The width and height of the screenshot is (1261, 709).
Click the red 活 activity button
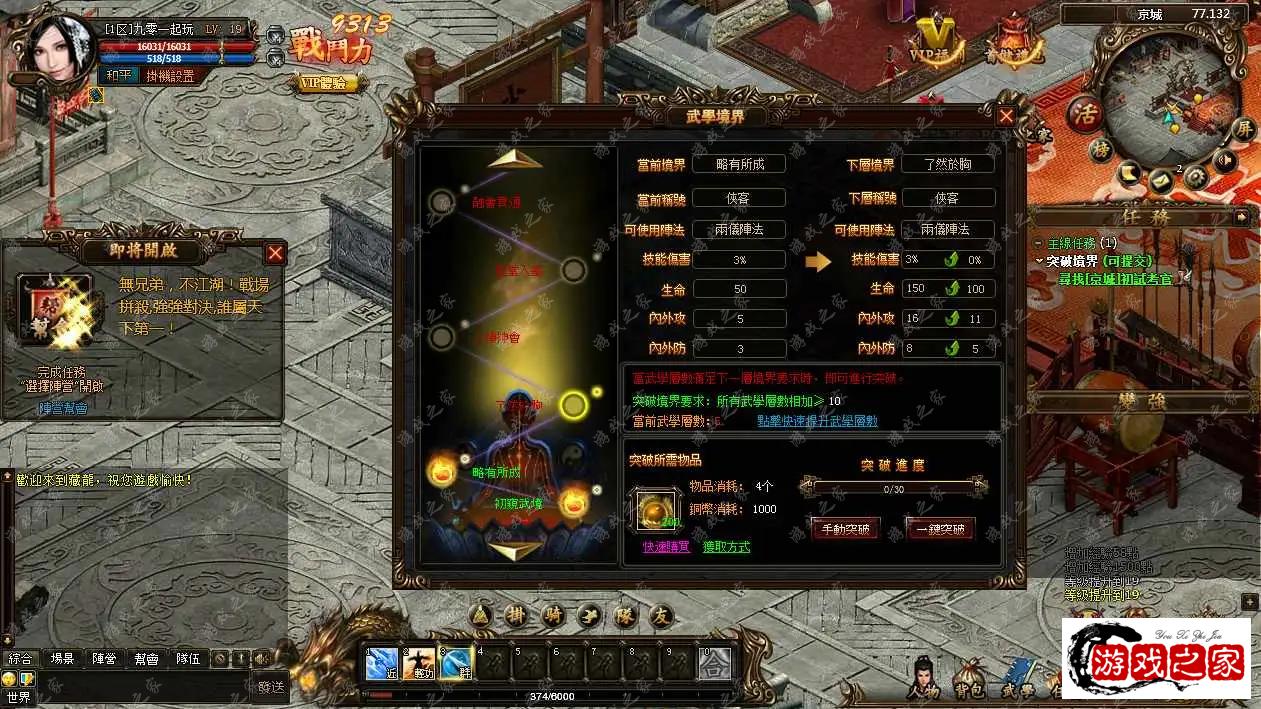coord(1083,112)
